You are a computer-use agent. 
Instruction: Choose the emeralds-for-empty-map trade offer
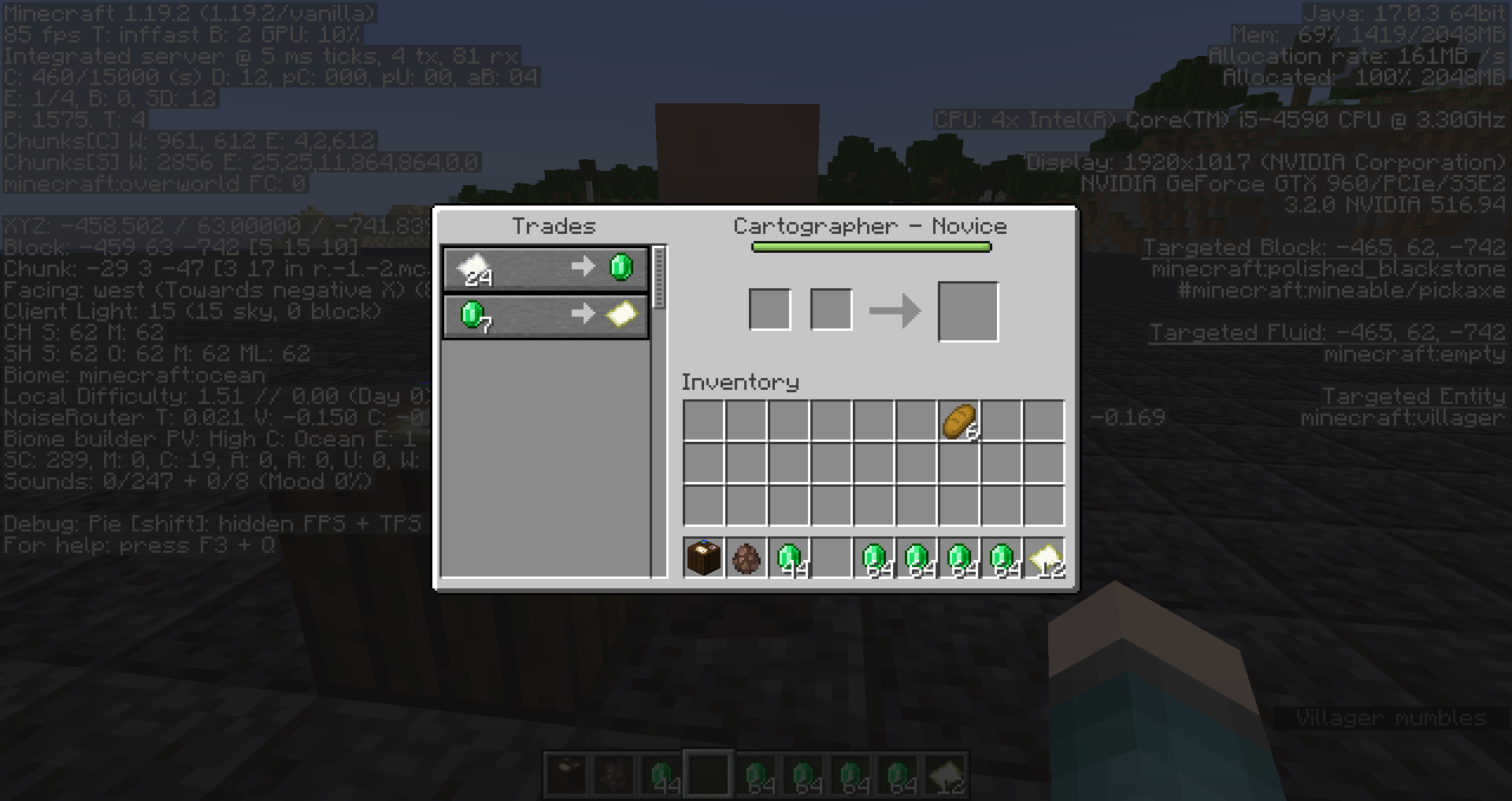click(x=545, y=315)
